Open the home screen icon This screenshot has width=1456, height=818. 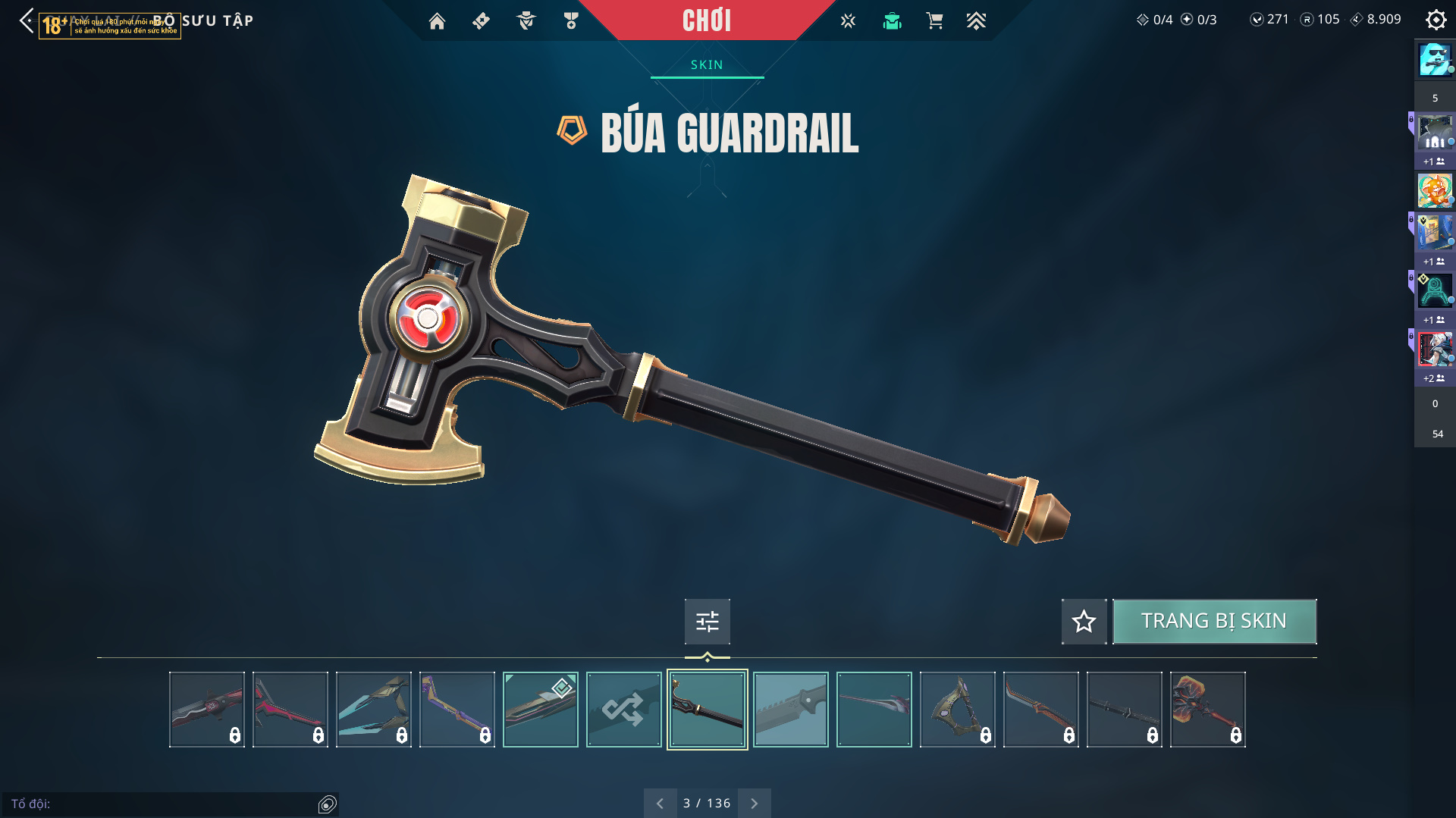point(437,21)
